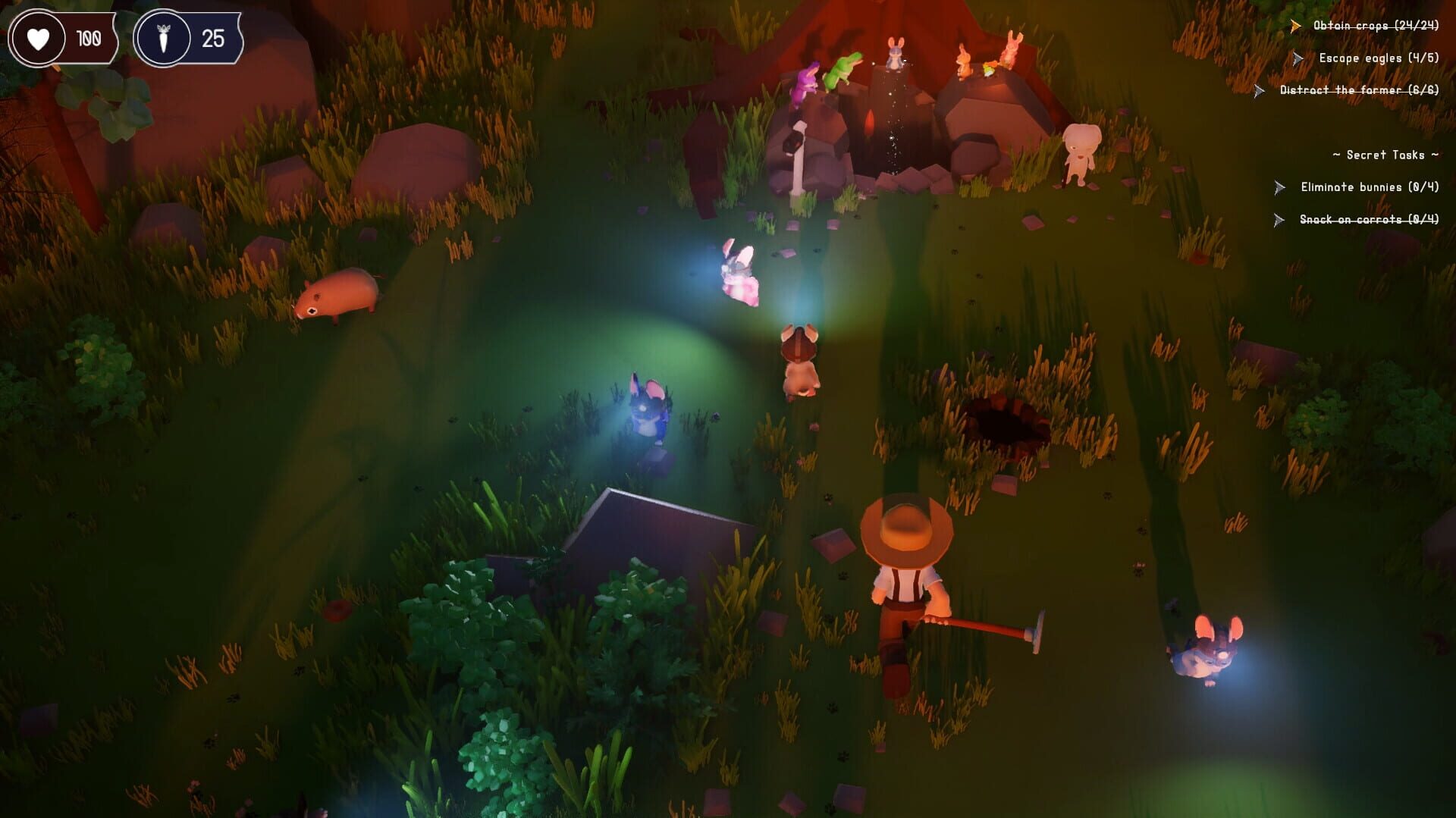
Task: Click the yellow arrow beside Obtain crops
Action: (1294, 25)
